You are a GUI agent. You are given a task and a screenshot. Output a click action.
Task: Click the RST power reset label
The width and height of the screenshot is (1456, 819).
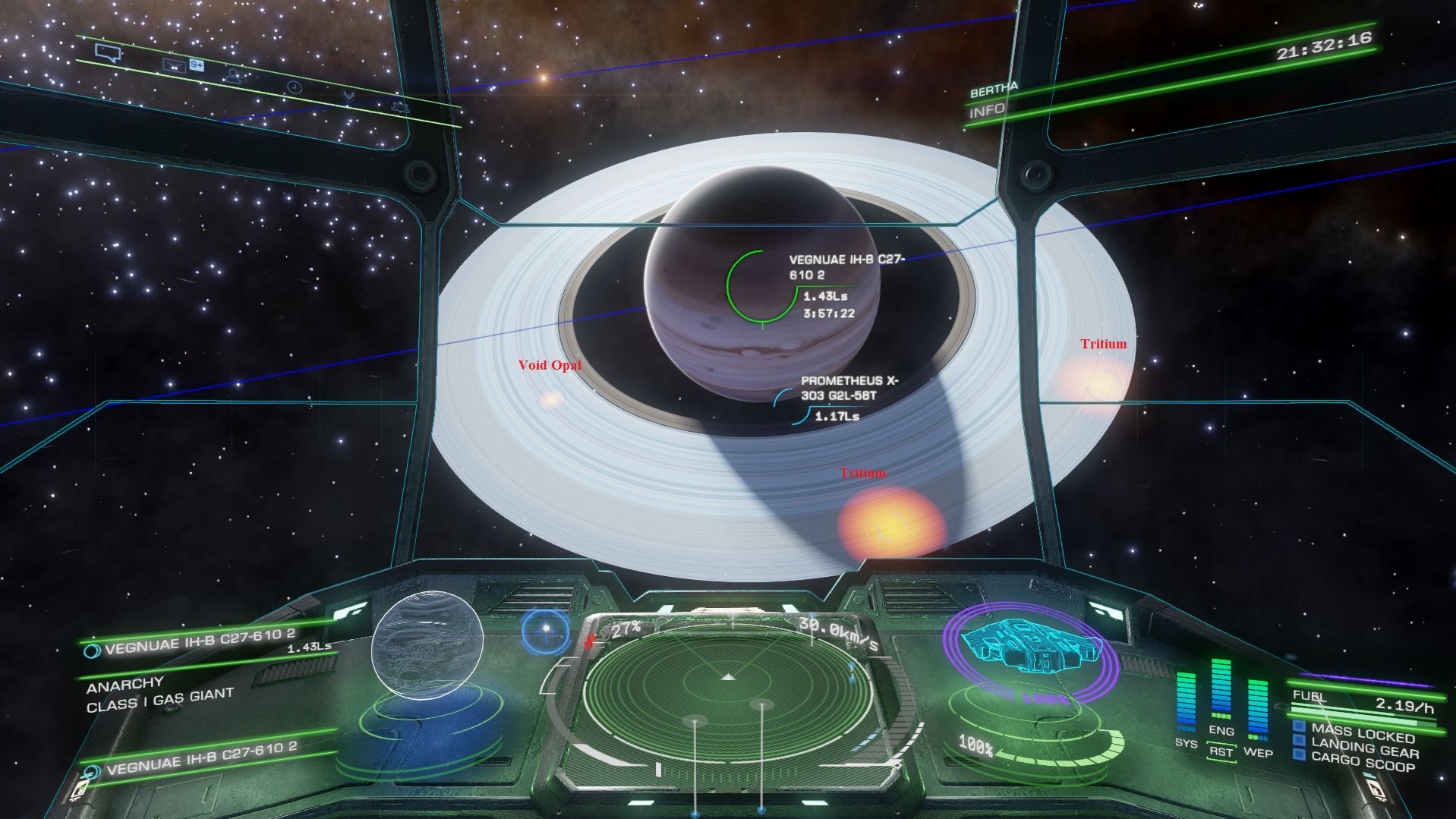(1221, 752)
